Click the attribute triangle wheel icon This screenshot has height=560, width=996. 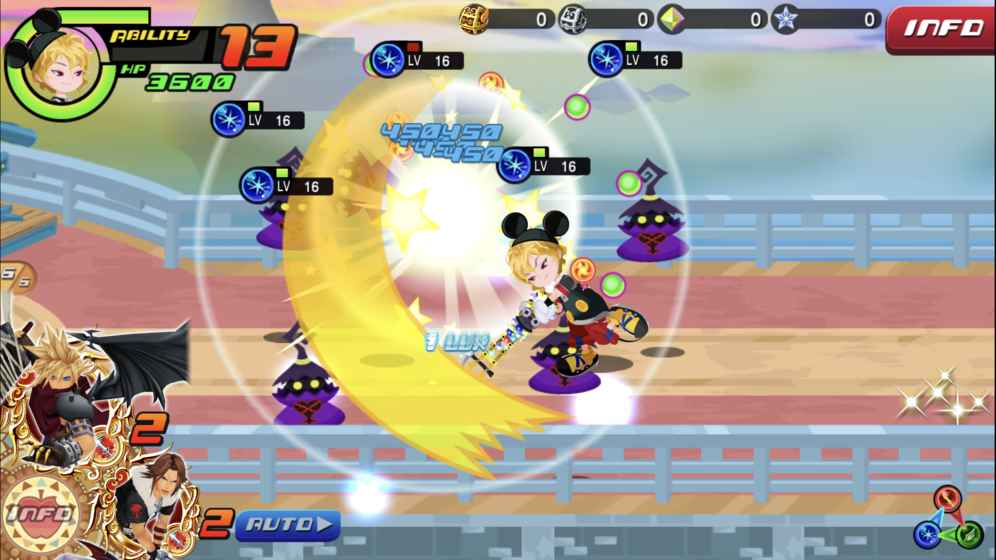click(946, 518)
